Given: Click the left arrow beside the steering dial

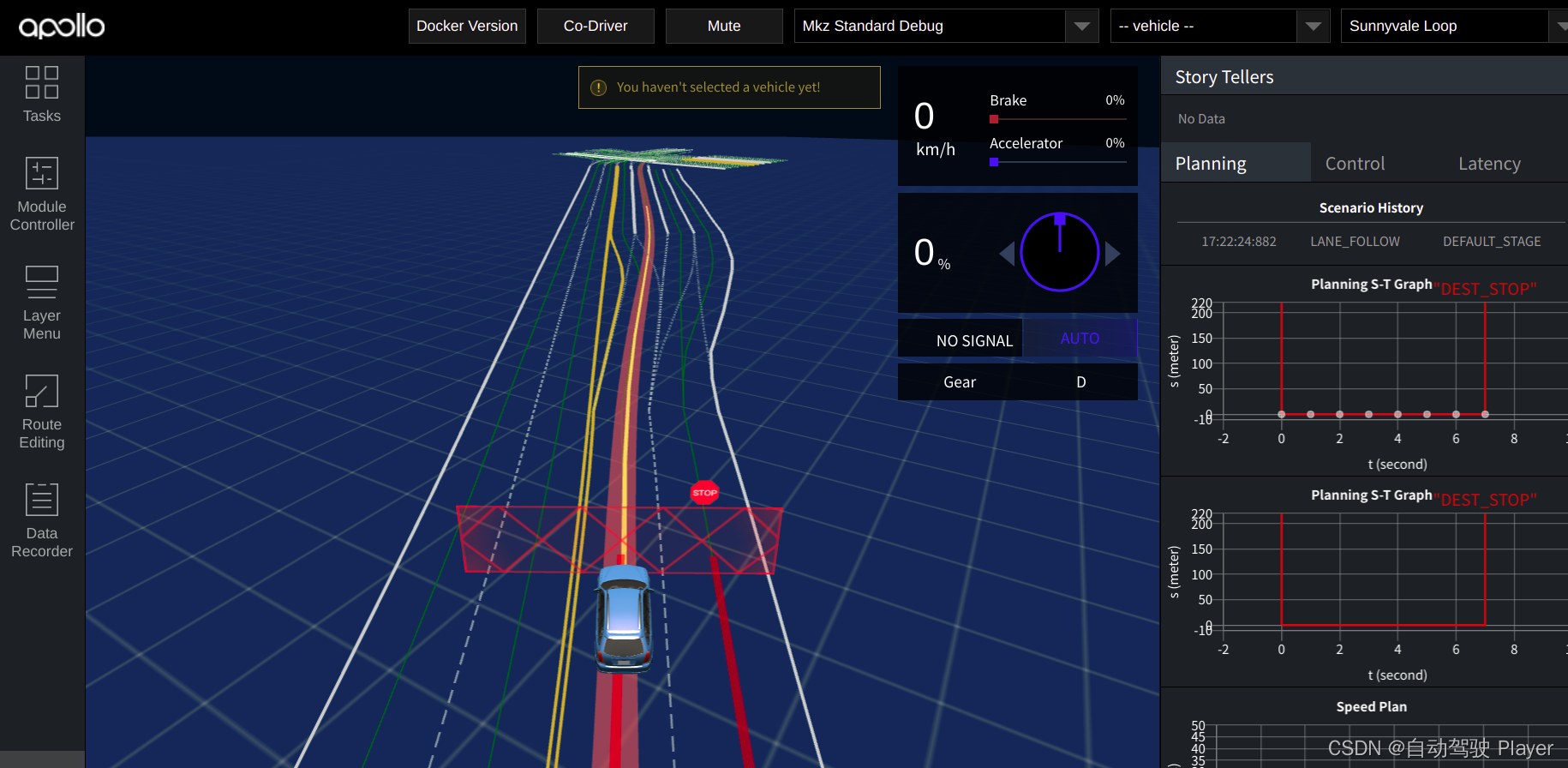Looking at the screenshot, I should point(1007,253).
